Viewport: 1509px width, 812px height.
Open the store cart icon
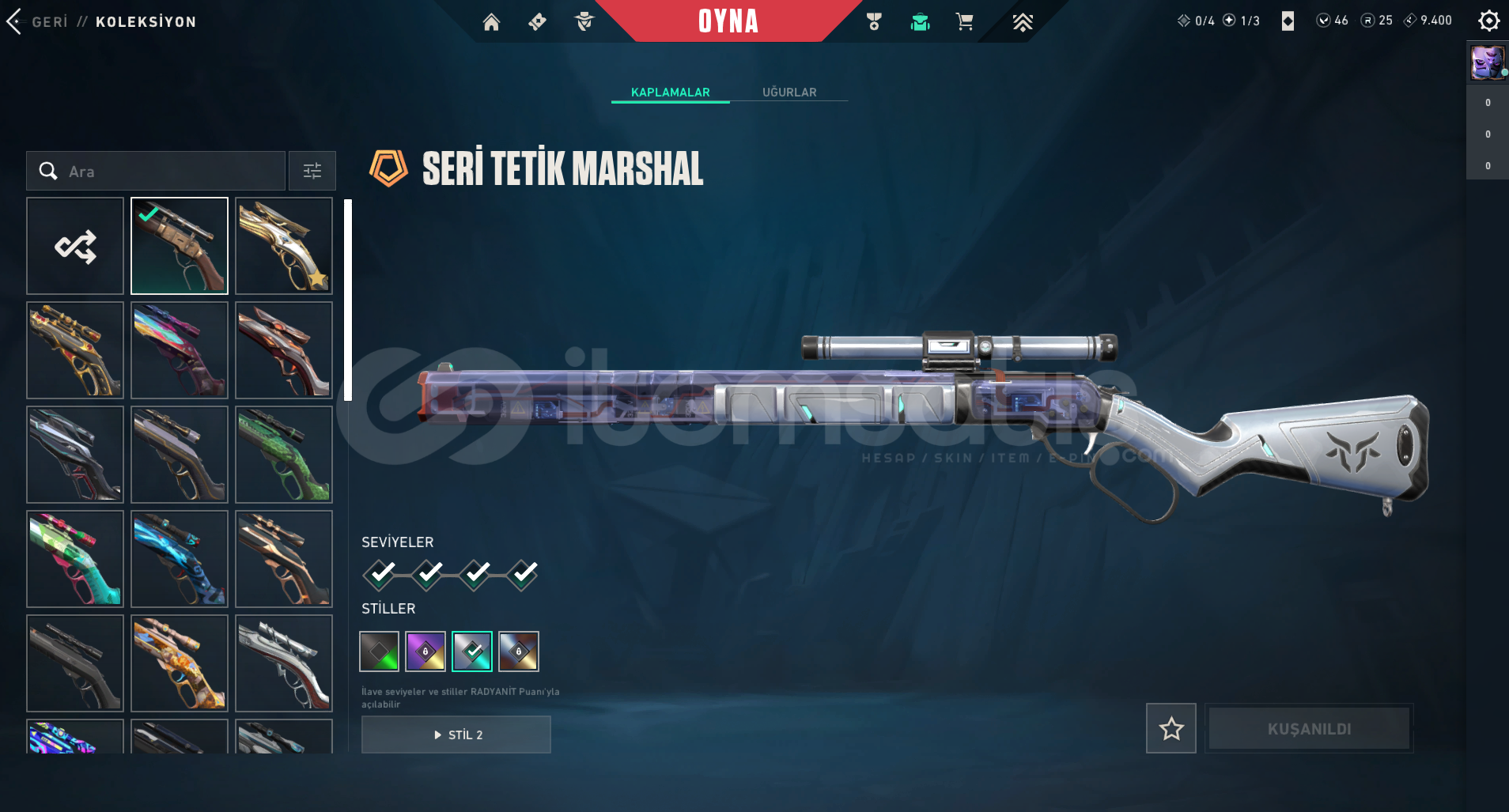click(x=964, y=22)
